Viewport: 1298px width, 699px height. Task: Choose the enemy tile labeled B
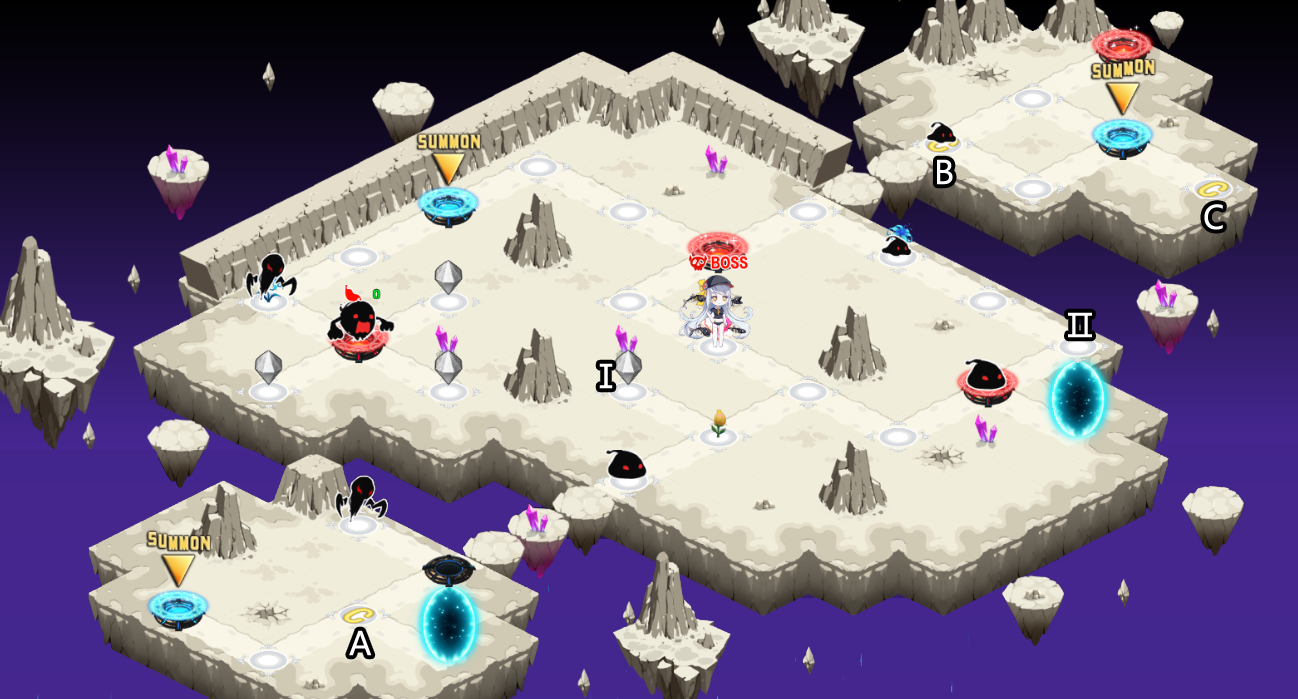click(x=941, y=138)
